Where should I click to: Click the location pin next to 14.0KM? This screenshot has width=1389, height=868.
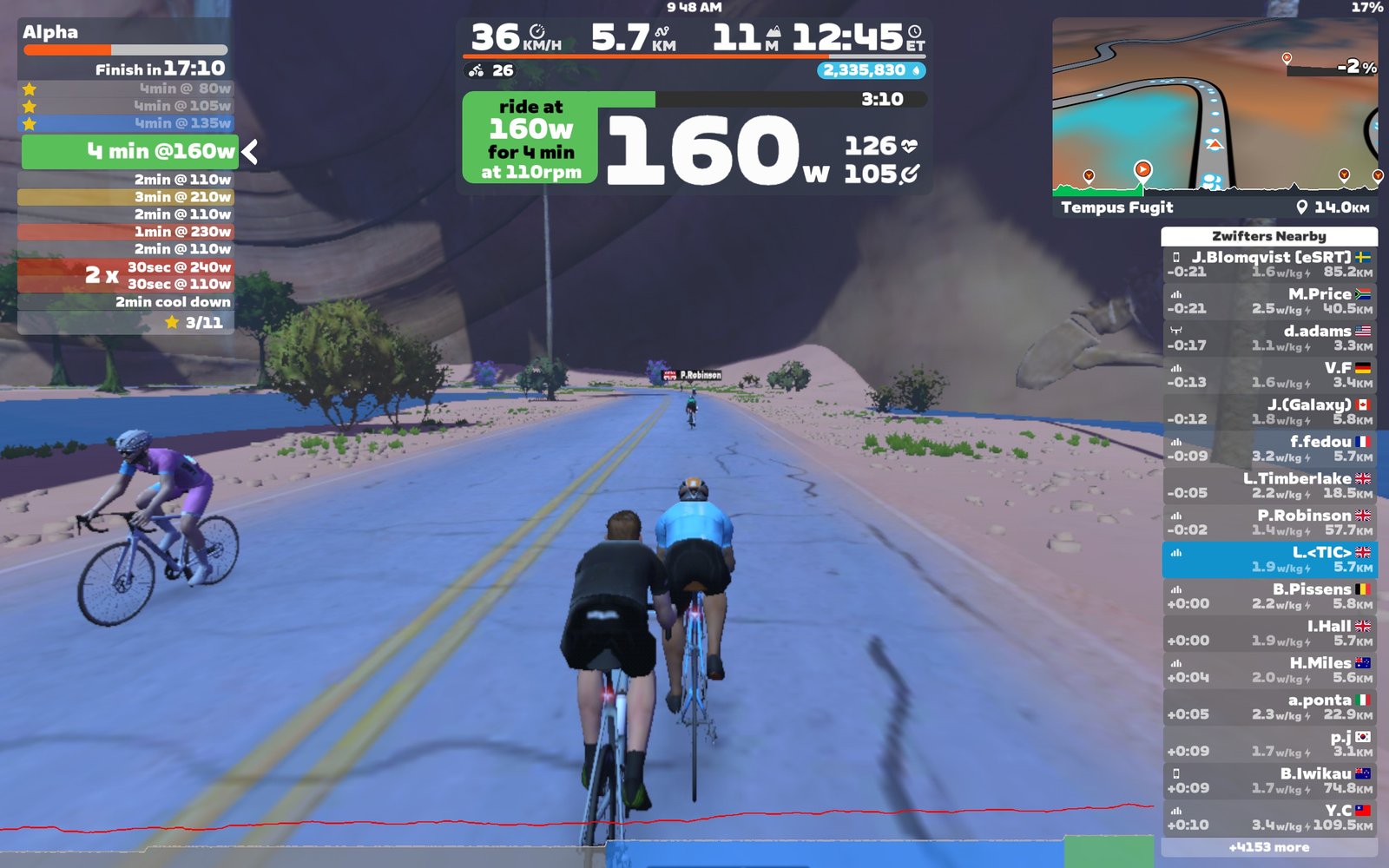coord(1300,207)
